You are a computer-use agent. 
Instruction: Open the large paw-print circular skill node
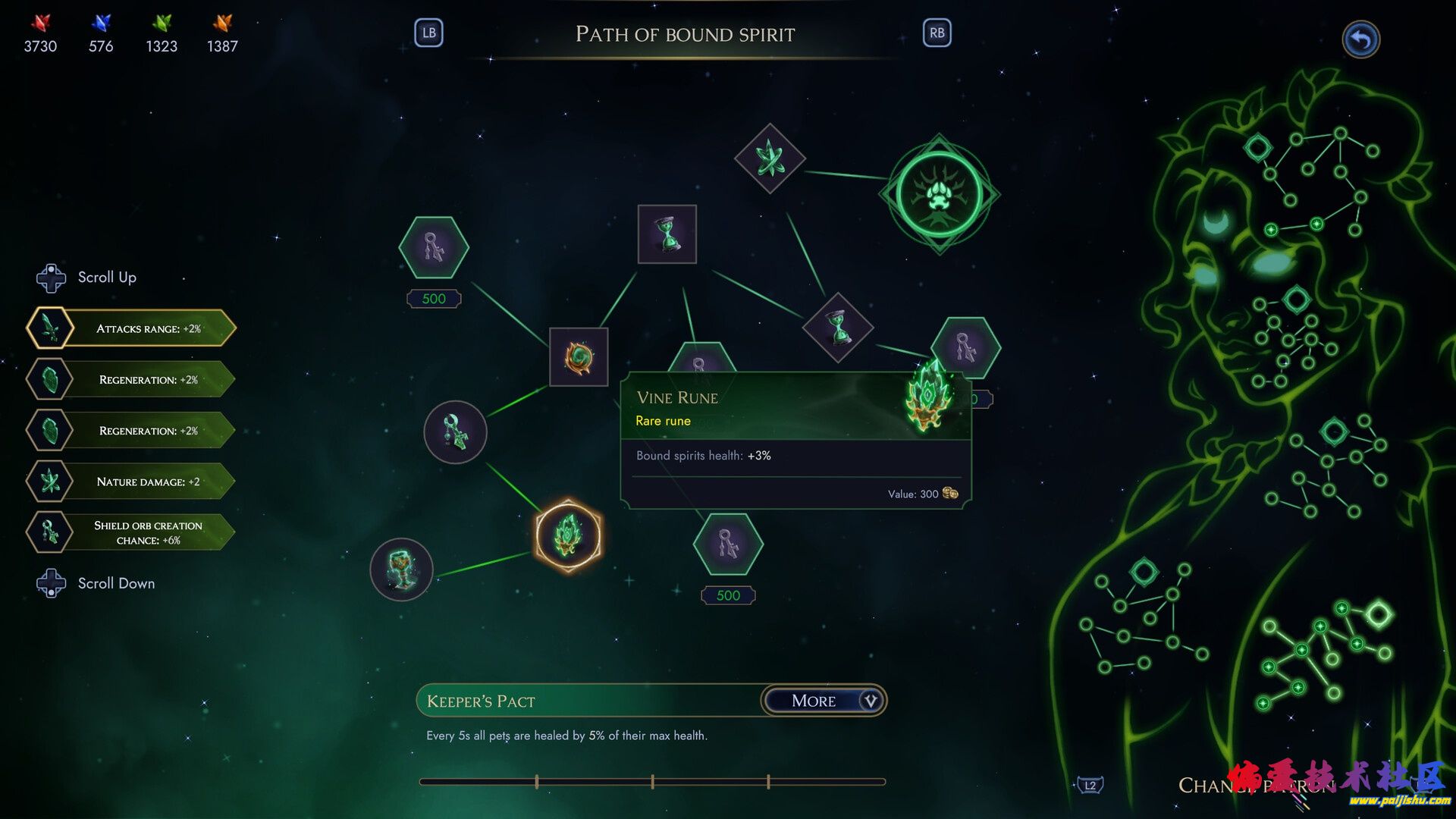[940, 194]
